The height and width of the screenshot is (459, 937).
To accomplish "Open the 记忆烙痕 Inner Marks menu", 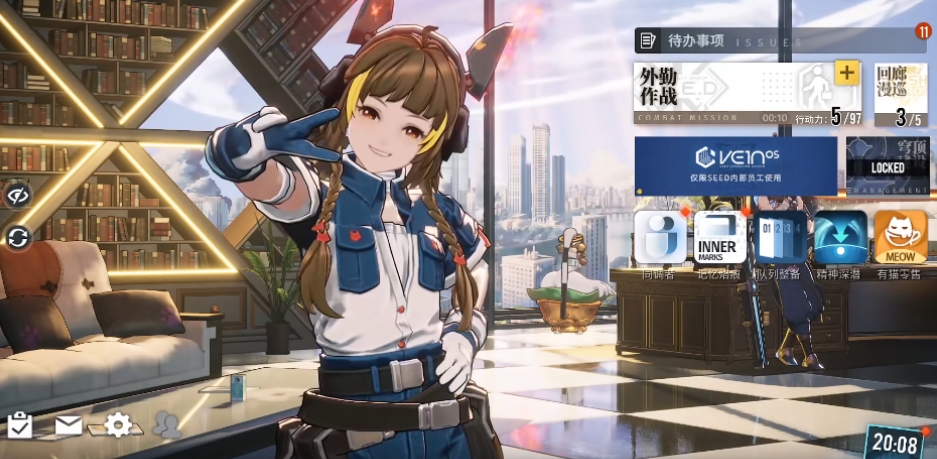I will click(720, 240).
